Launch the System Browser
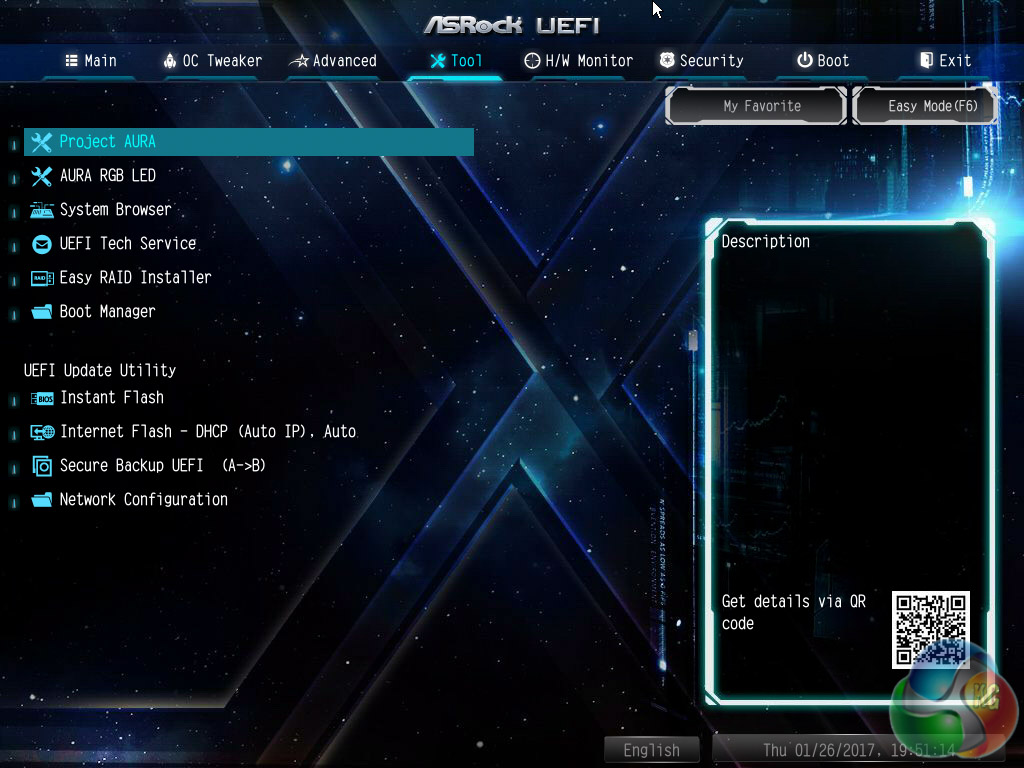Viewport: 1024px width, 768px height. 115,210
